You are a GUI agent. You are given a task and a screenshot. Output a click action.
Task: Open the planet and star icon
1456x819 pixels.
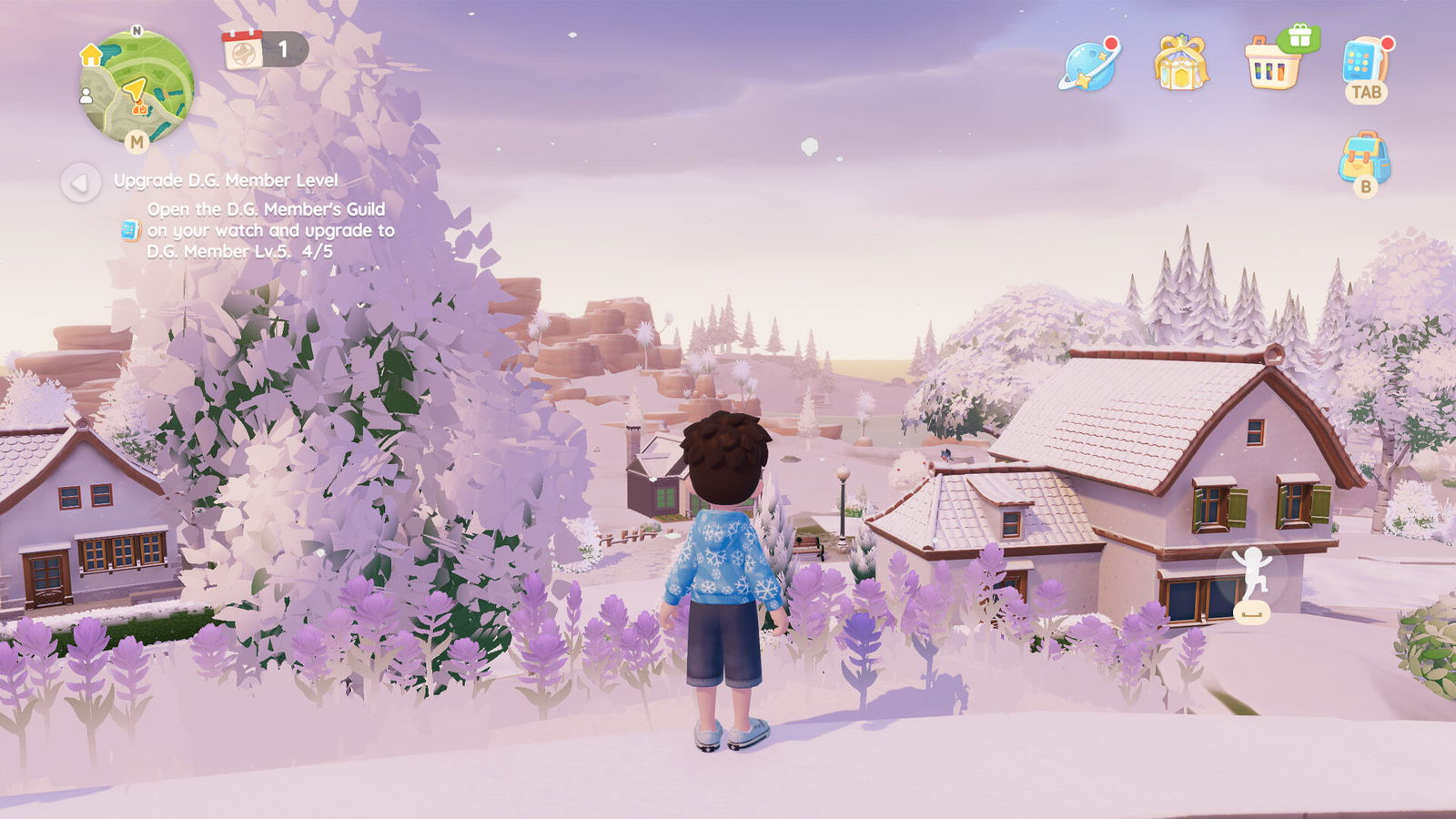point(1089,64)
